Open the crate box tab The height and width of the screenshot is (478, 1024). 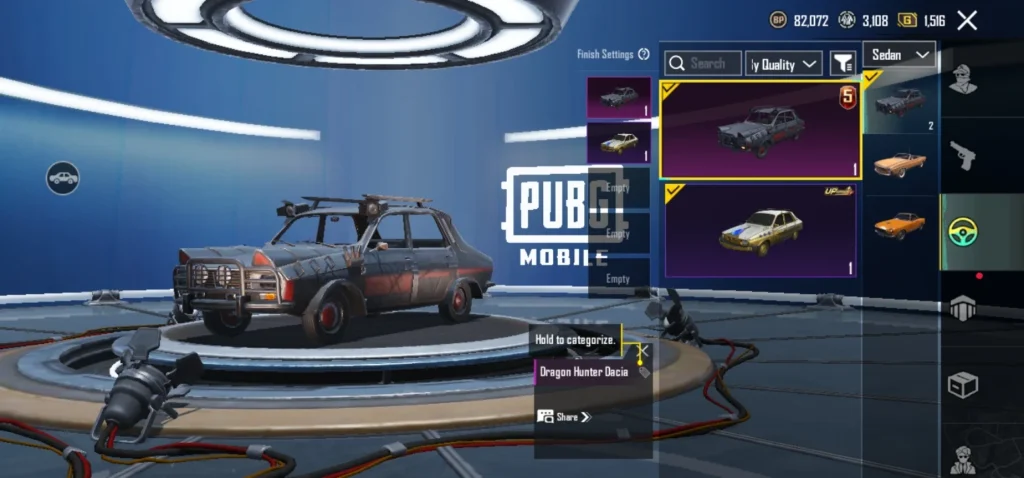click(x=962, y=385)
